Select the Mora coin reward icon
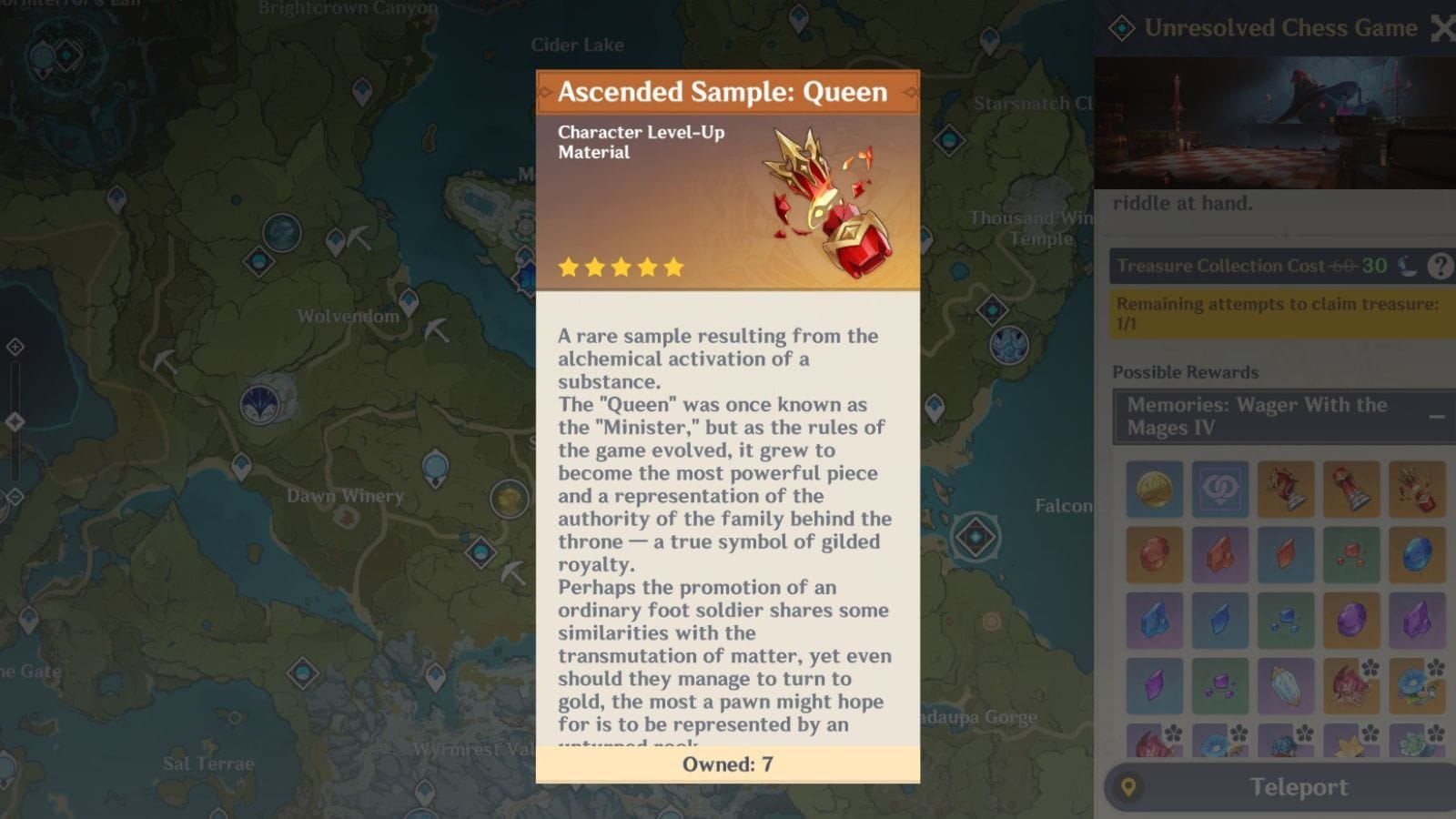The height and width of the screenshot is (819, 1456). (x=1155, y=488)
